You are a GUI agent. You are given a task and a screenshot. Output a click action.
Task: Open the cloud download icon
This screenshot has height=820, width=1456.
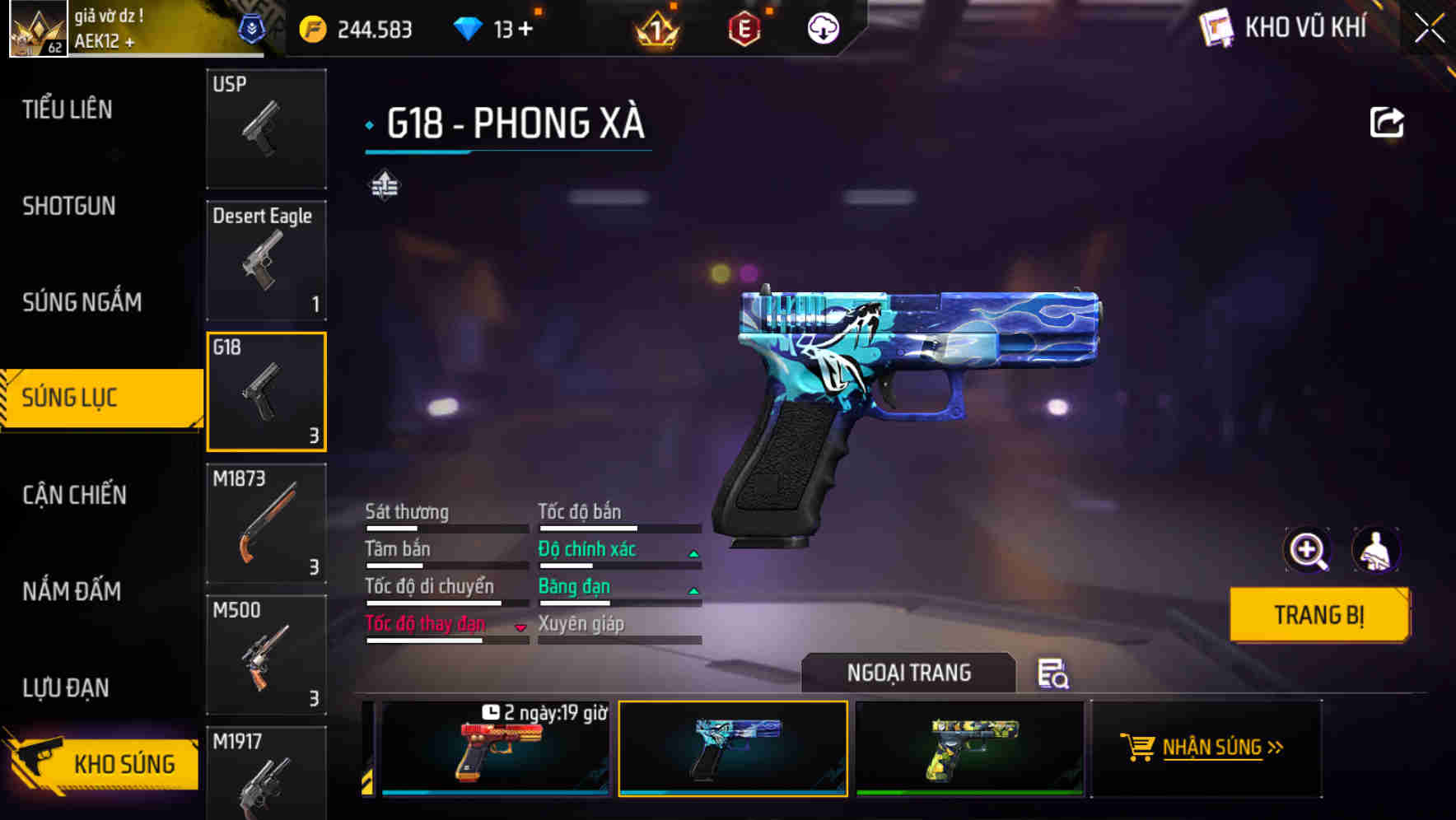pyautogui.click(x=823, y=28)
